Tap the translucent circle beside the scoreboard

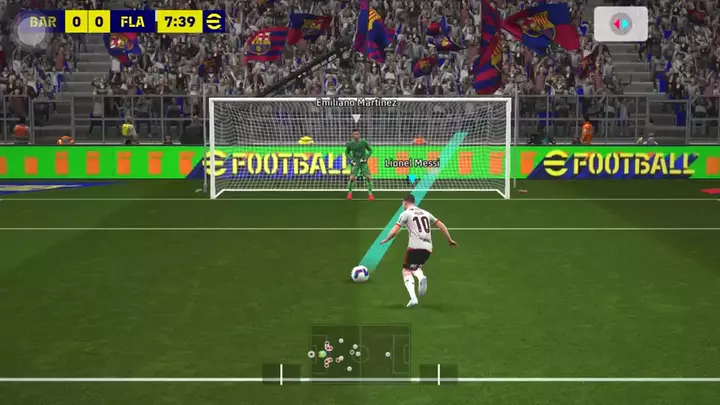[31, 29]
